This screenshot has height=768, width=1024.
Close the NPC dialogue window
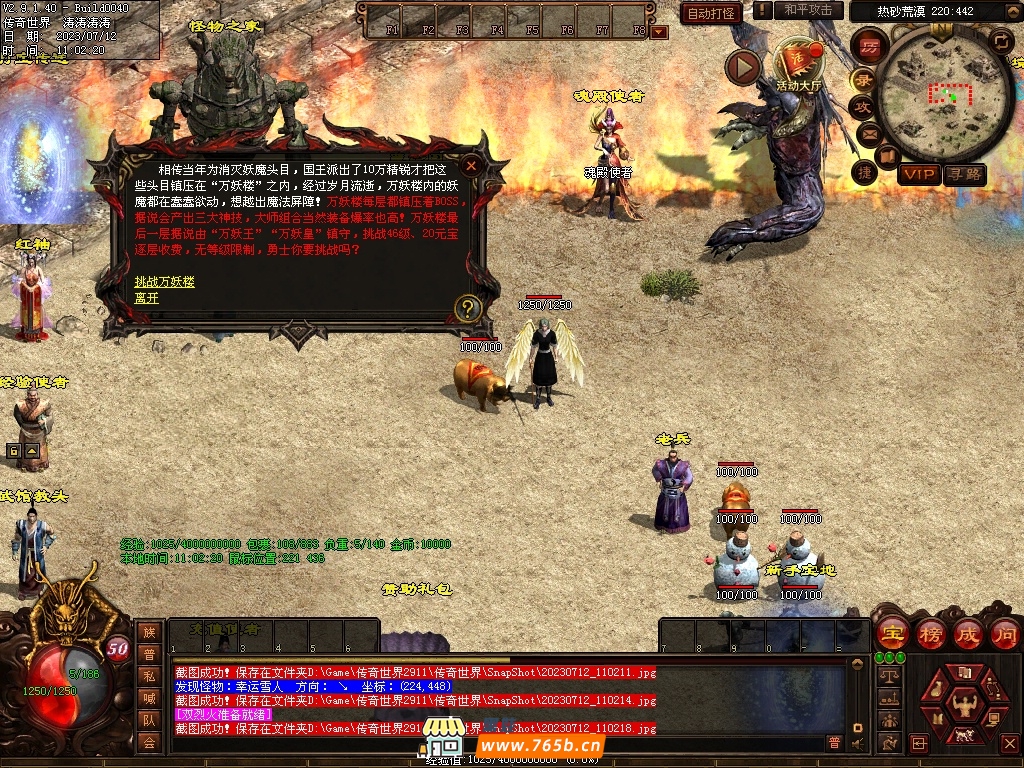coord(472,165)
